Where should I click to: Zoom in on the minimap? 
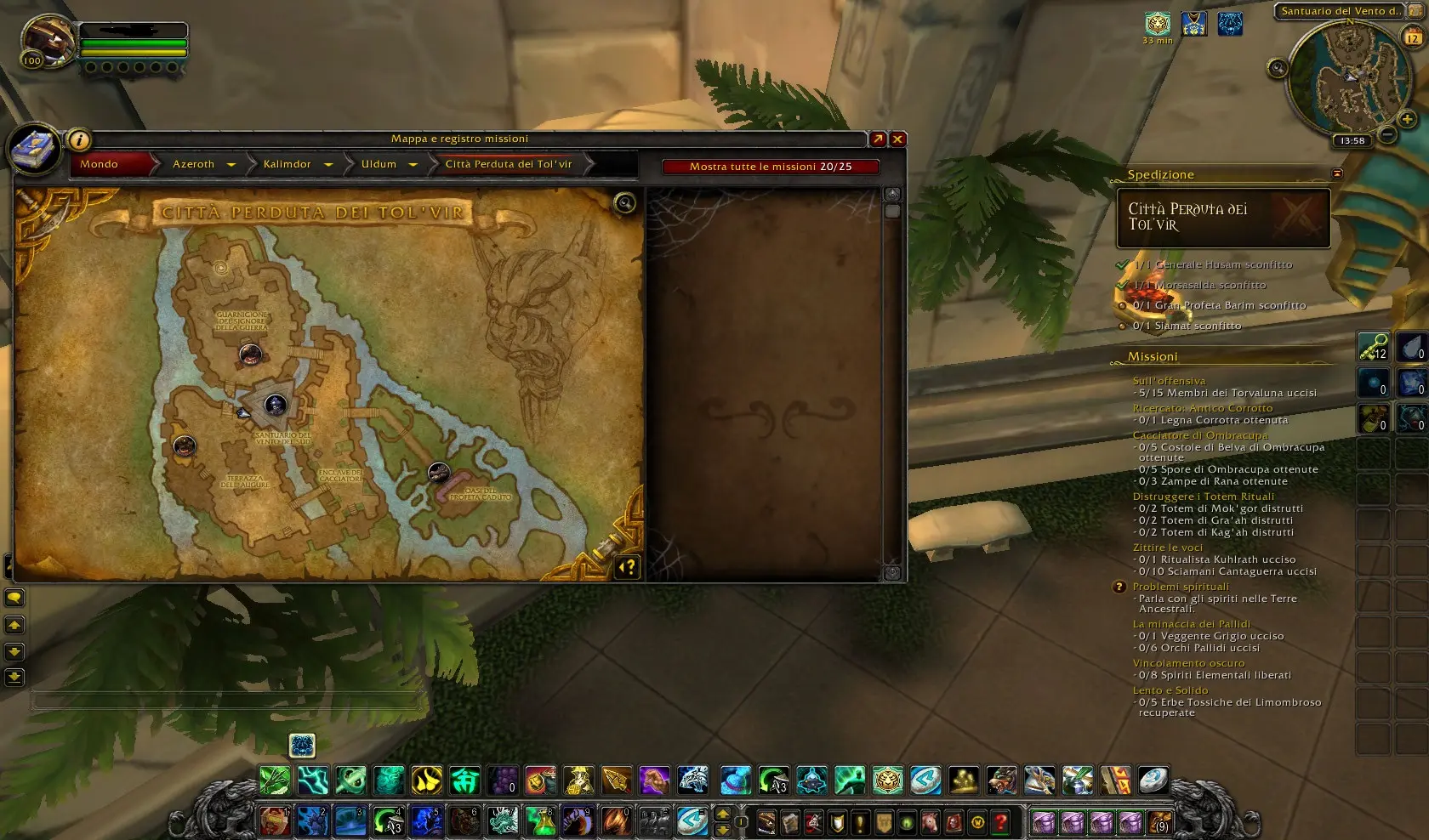1407,119
